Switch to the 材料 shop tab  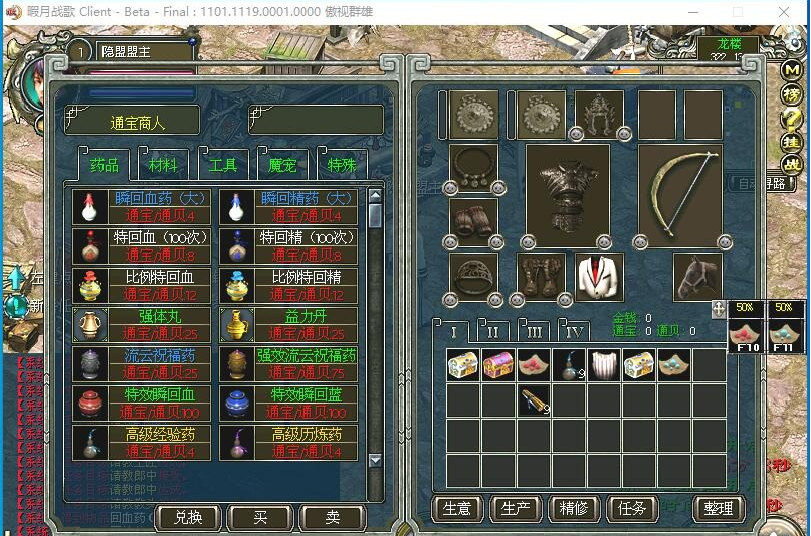coord(163,165)
